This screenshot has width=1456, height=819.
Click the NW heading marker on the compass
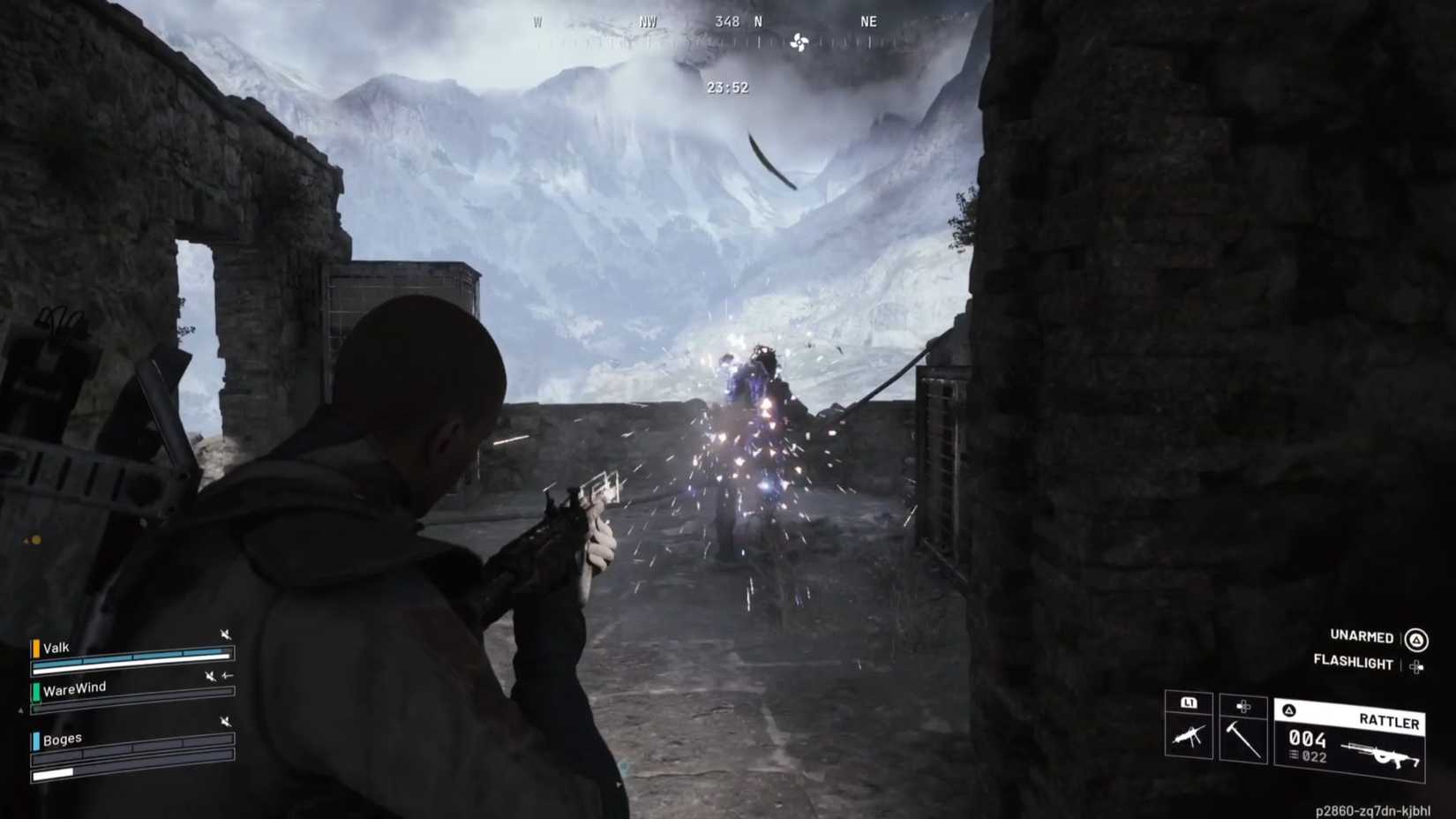click(x=647, y=20)
